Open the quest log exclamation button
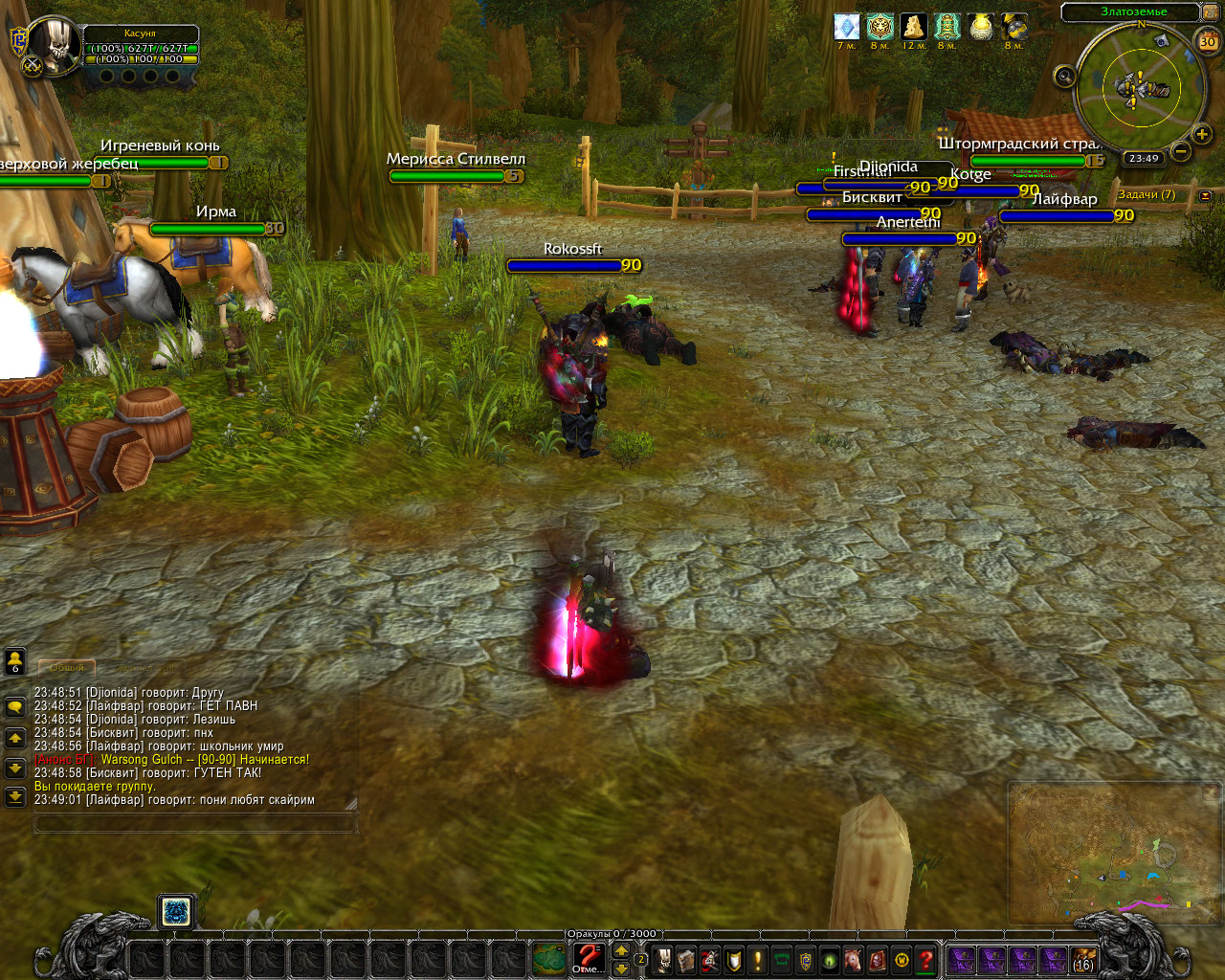This screenshot has height=980, width=1225. 758,960
